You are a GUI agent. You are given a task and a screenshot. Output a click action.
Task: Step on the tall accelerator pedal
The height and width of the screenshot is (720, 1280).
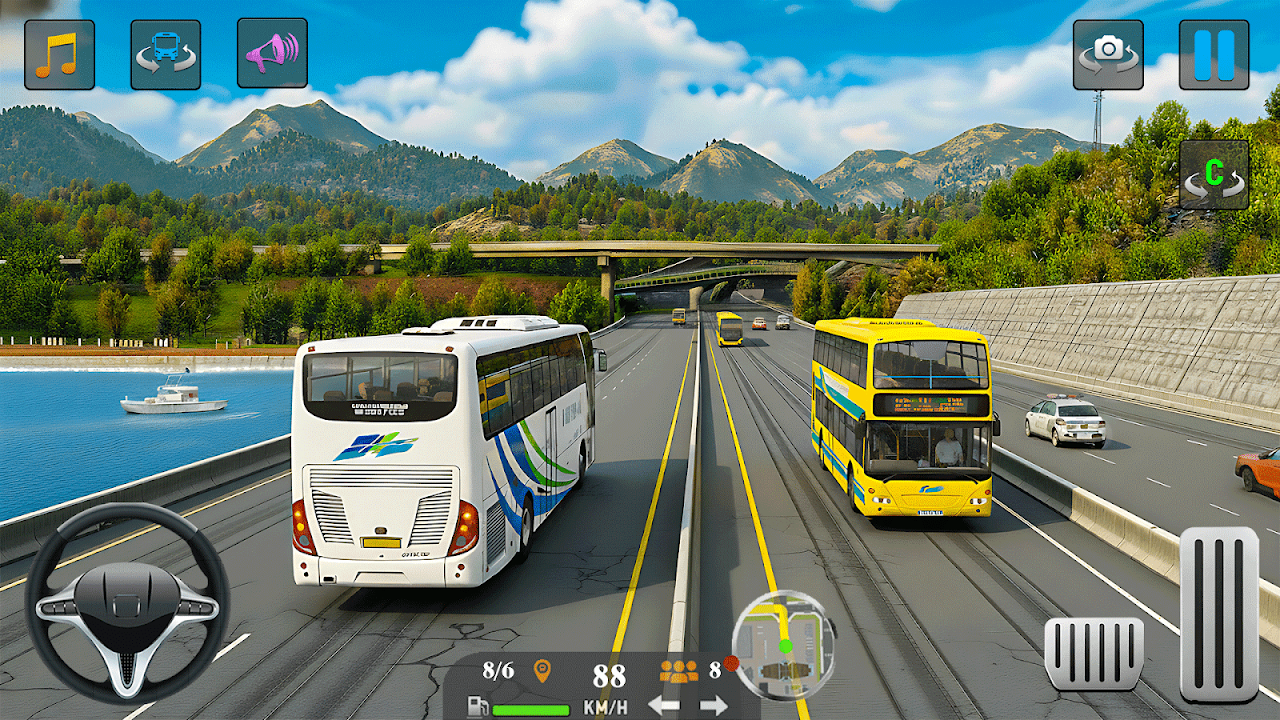point(1219,614)
